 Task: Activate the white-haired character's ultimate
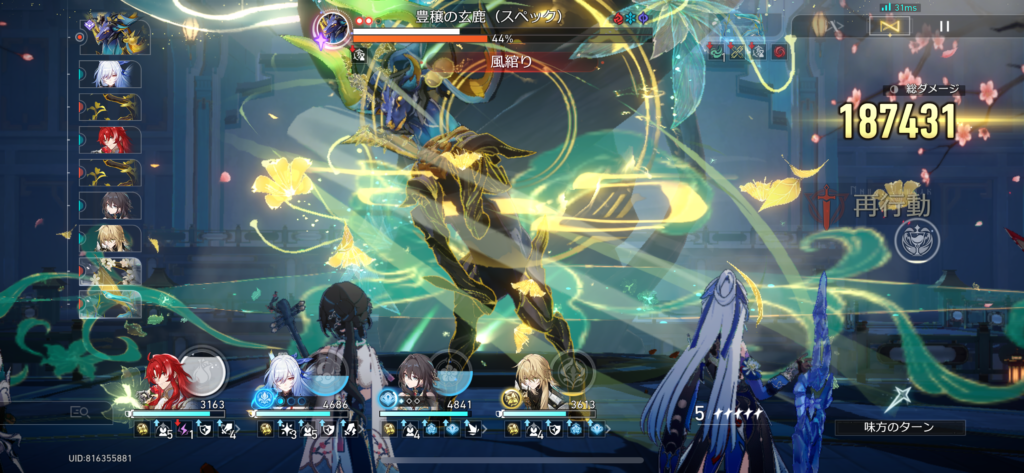(x=327, y=372)
